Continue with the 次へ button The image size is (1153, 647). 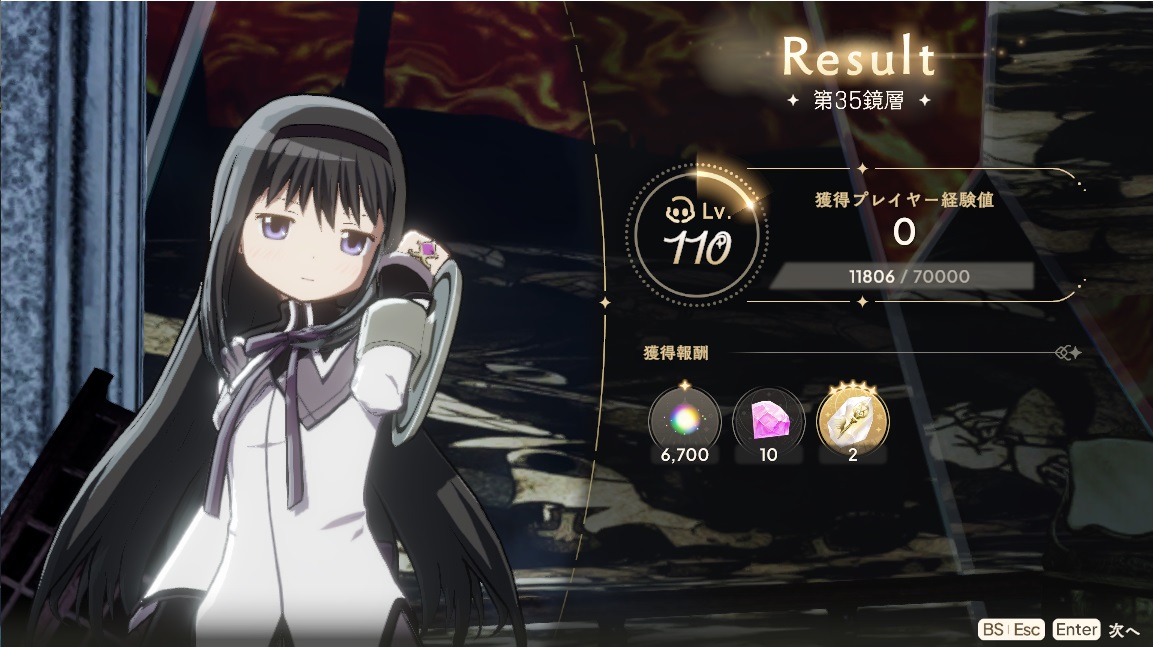[x=1123, y=629]
